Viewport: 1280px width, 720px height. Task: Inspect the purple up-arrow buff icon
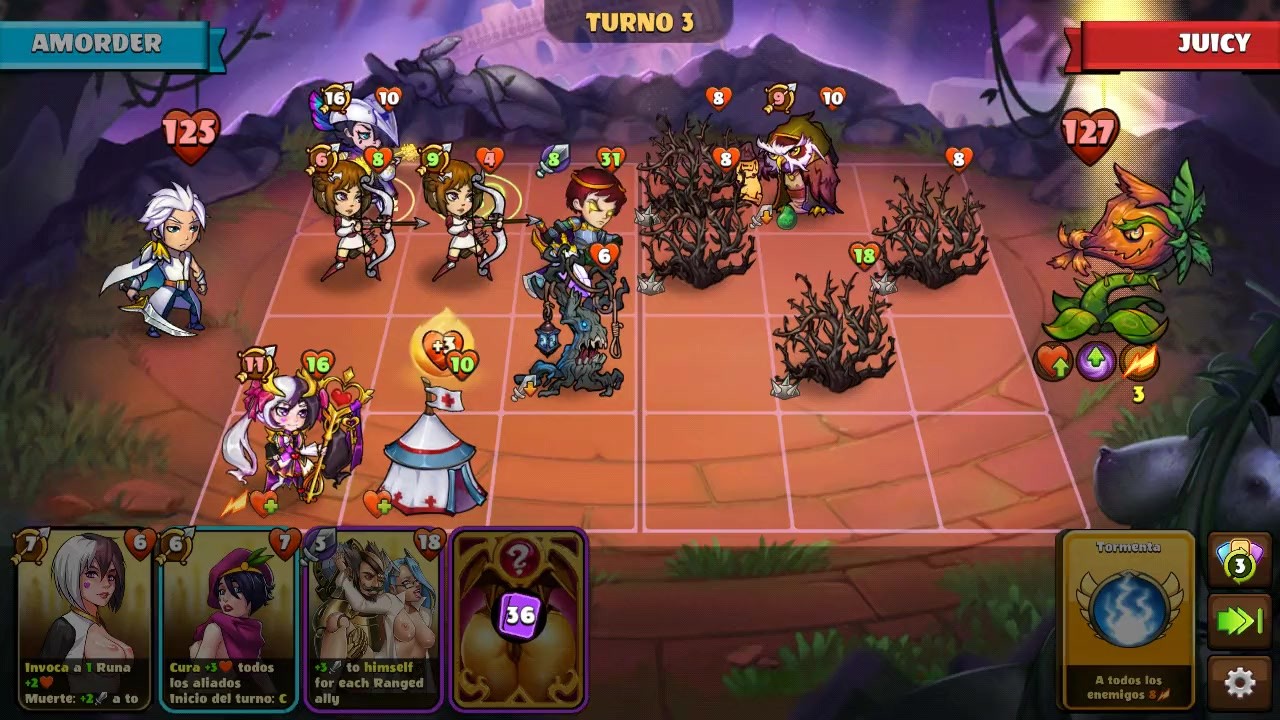pyautogui.click(x=1096, y=361)
